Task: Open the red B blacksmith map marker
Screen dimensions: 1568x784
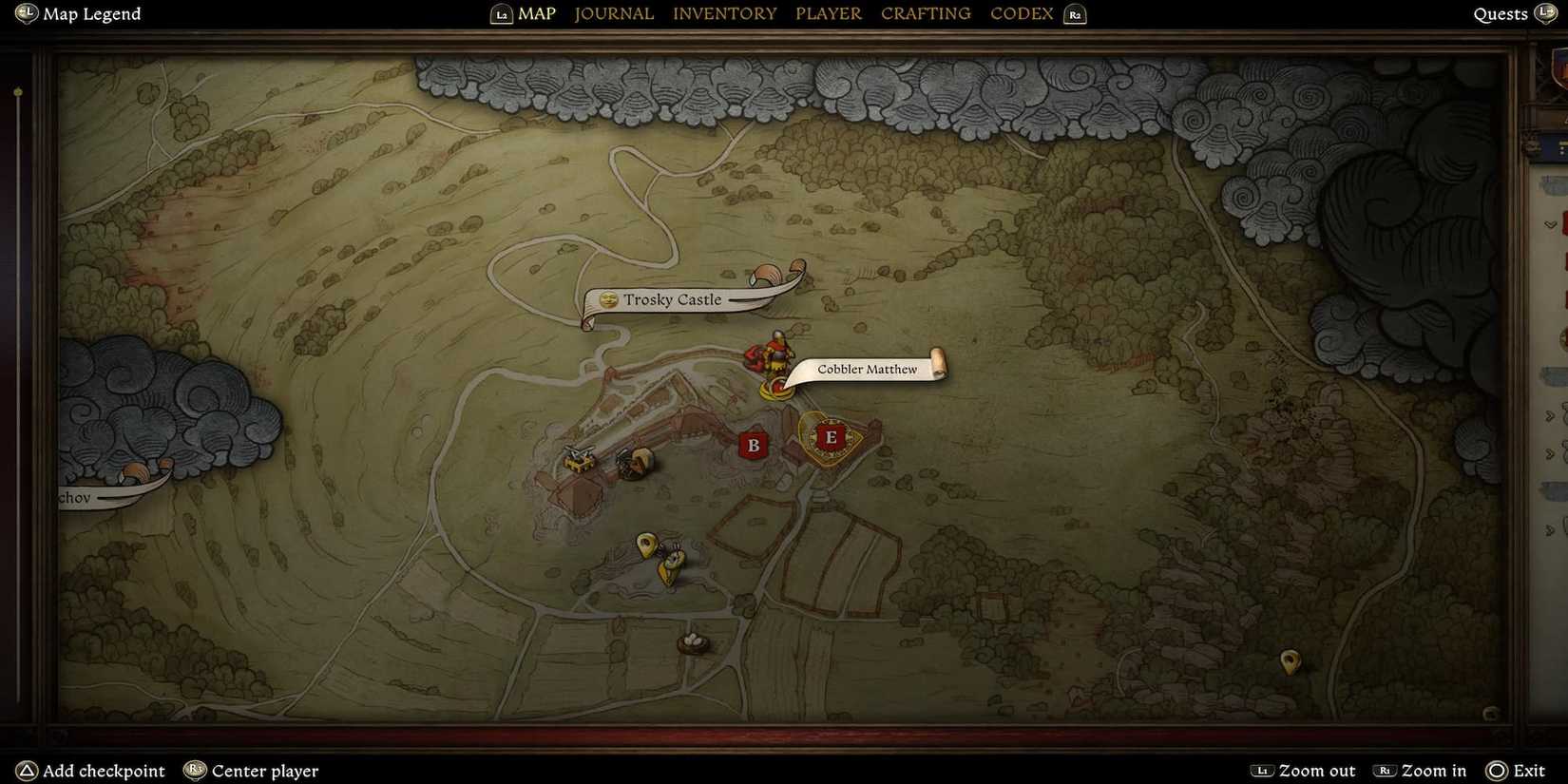Action: tap(754, 445)
